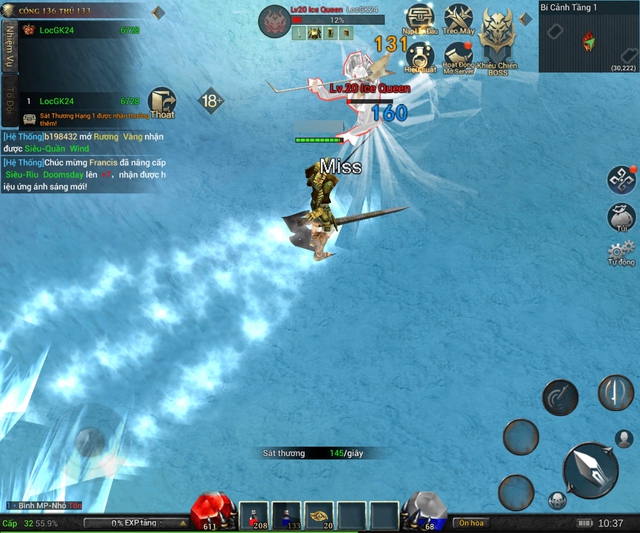Open the Nạp Lần Đầu first-recharge icon
The width and height of the screenshot is (640, 533).
[x=420, y=20]
